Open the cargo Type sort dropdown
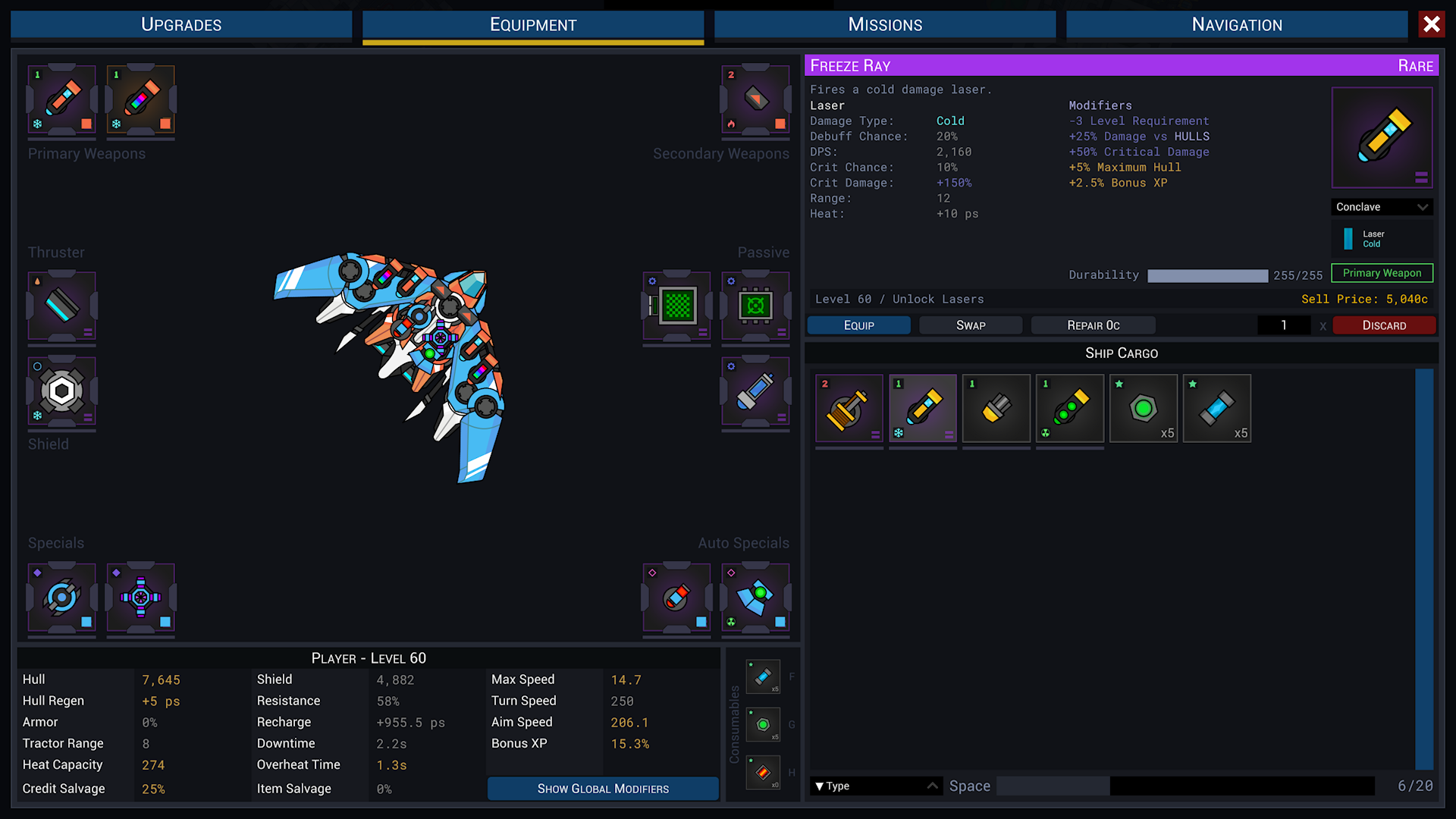 (x=876, y=786)
